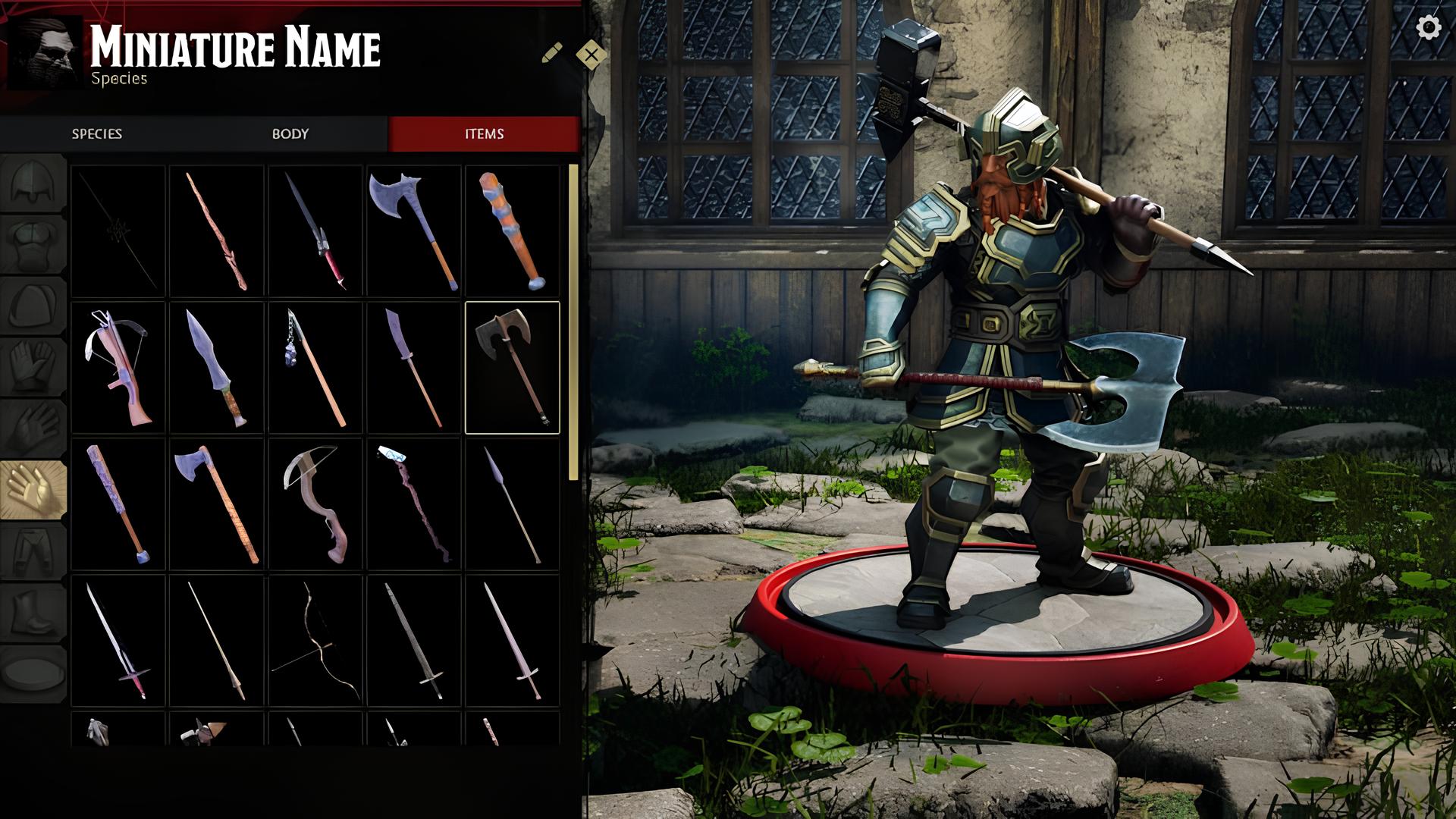Choose the leaf-bladed dagger
This screenshot has width=1456, height=819.
[x=217, y=368]
